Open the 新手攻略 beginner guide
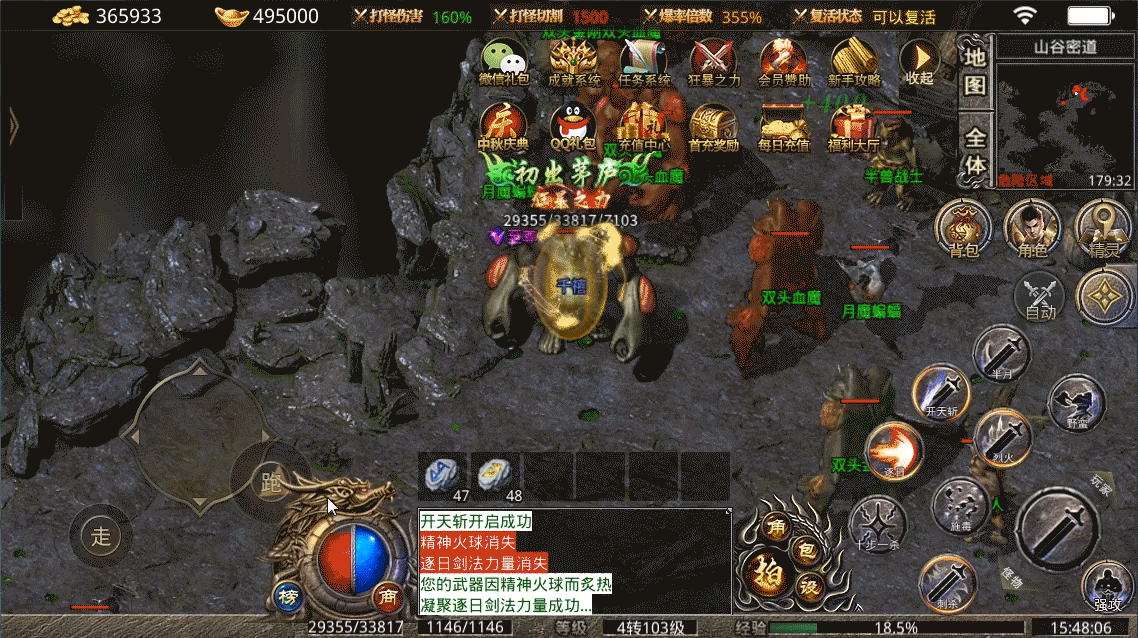This screenshot has width=1138, height=638. click(854, 60)
